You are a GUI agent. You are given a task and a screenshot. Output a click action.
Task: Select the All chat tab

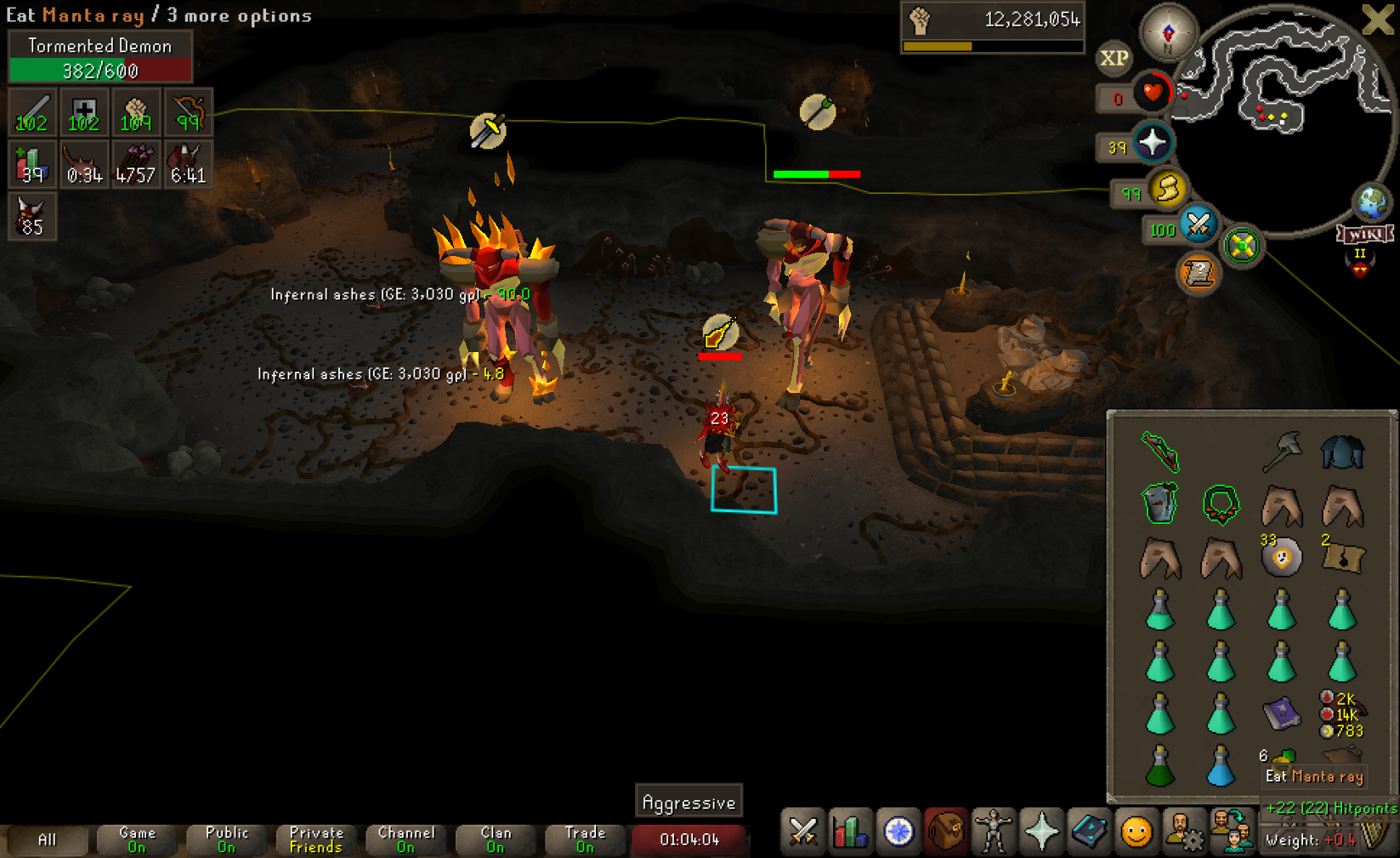(x=47, y=839)
